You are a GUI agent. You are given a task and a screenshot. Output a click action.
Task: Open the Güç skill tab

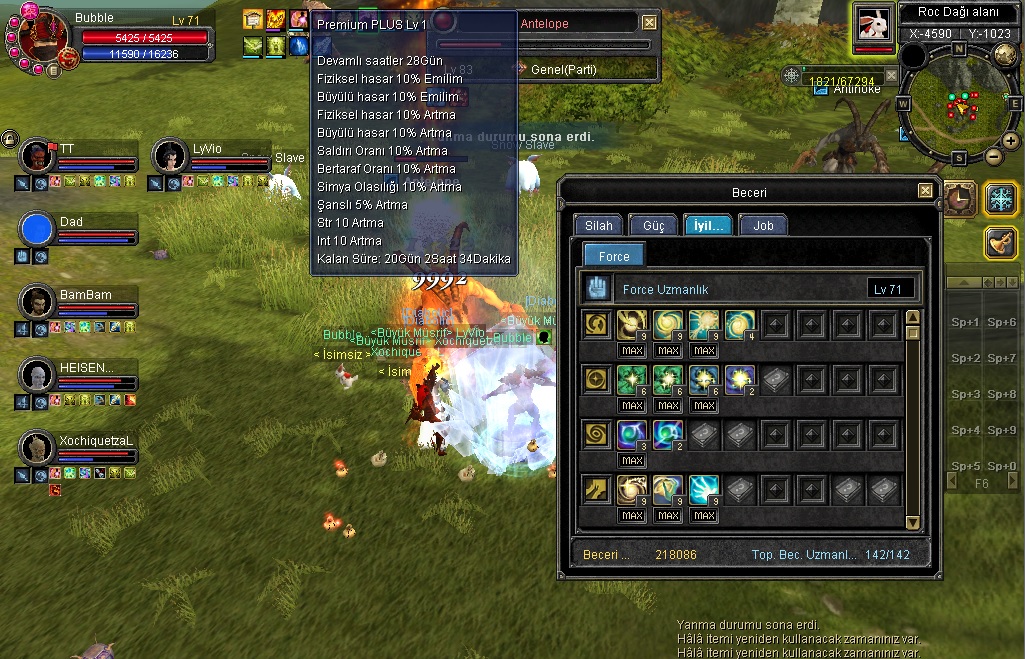[x=653, y=226]
